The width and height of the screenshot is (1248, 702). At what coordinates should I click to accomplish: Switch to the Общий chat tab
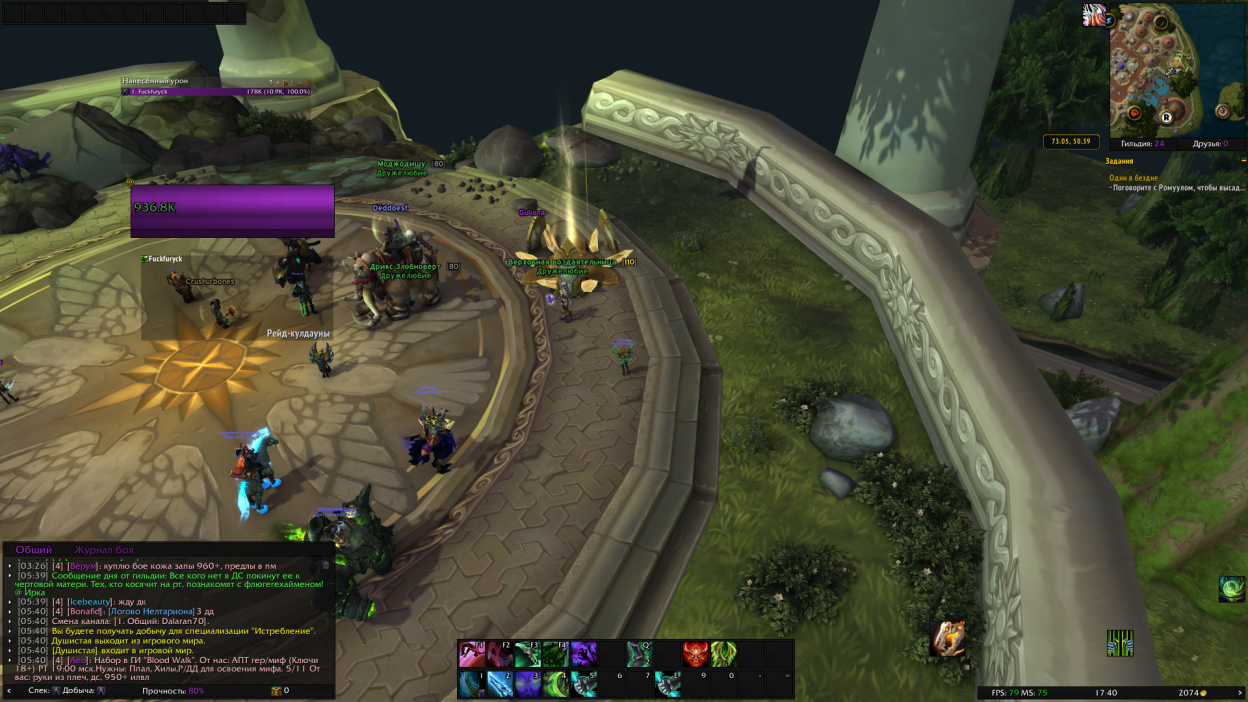point(34,550)
